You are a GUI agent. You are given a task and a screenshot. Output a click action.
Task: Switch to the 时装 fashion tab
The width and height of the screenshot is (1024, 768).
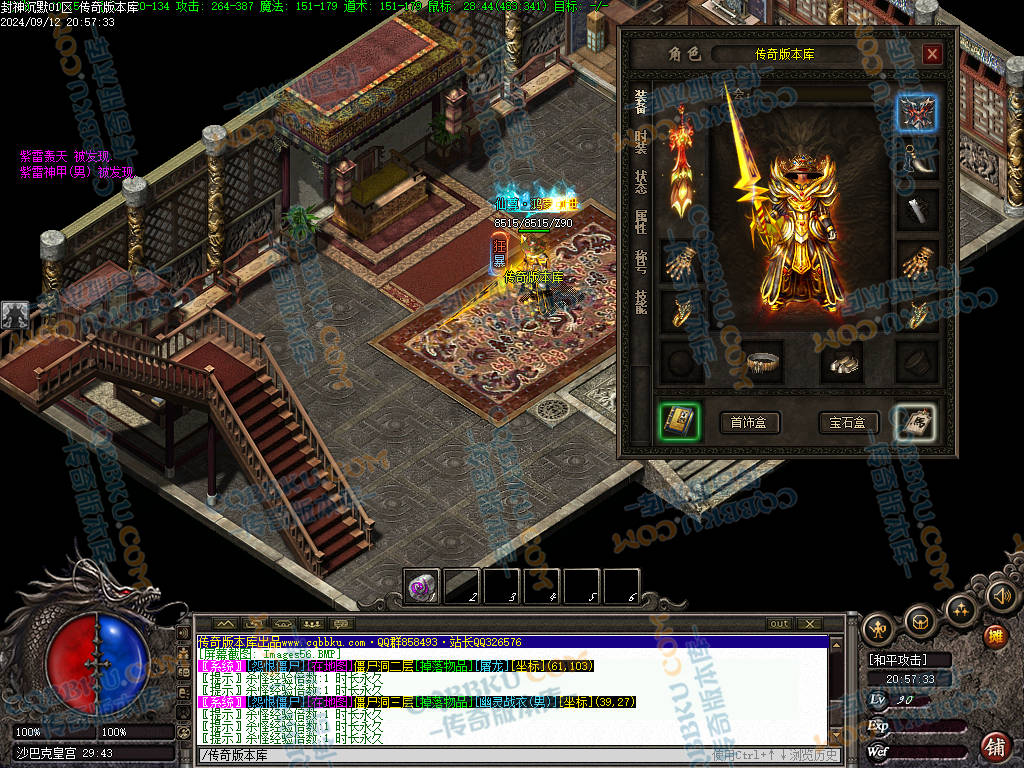tap(641, 141)
